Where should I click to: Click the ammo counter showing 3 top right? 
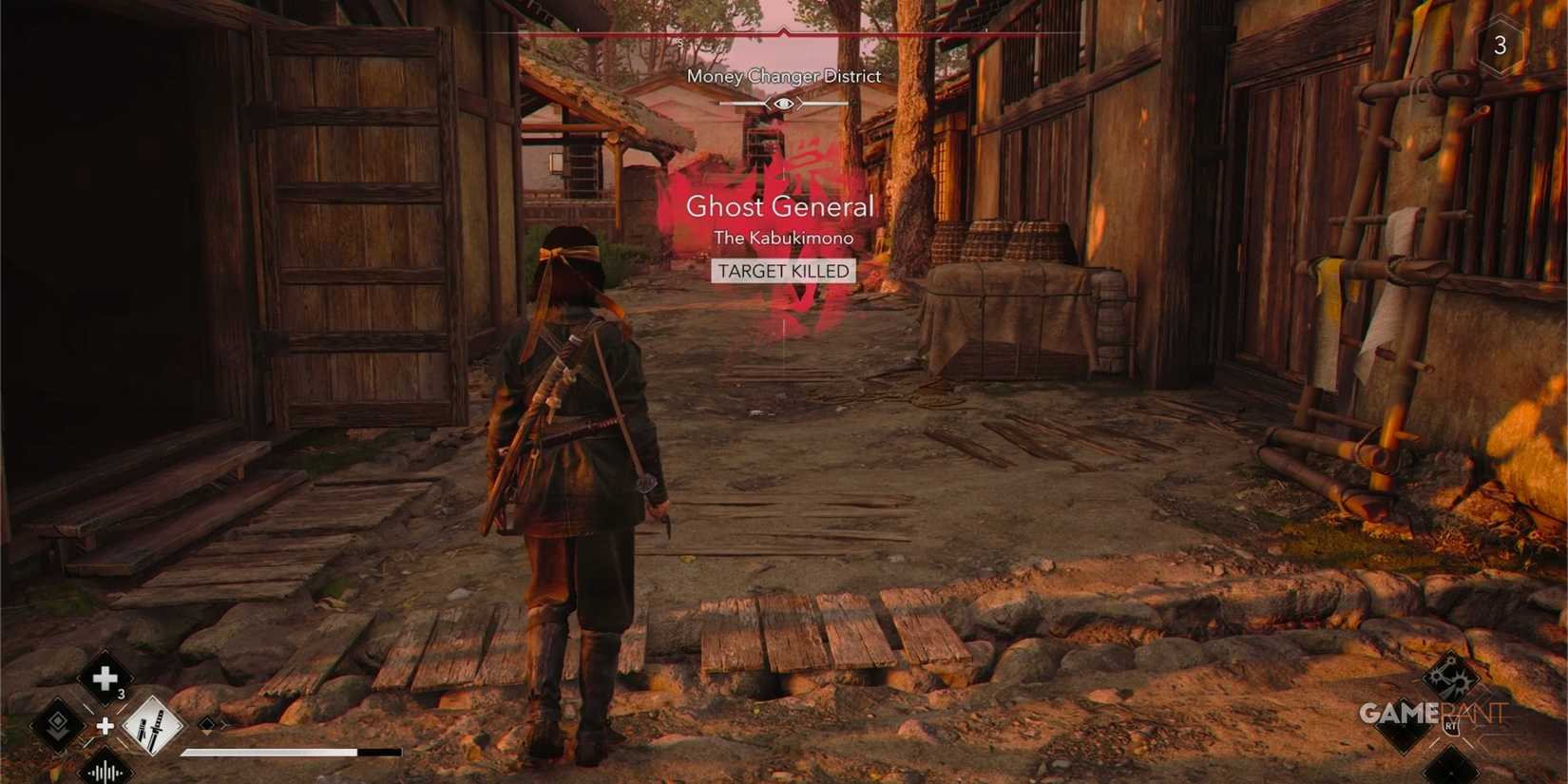coord(1501,46)
